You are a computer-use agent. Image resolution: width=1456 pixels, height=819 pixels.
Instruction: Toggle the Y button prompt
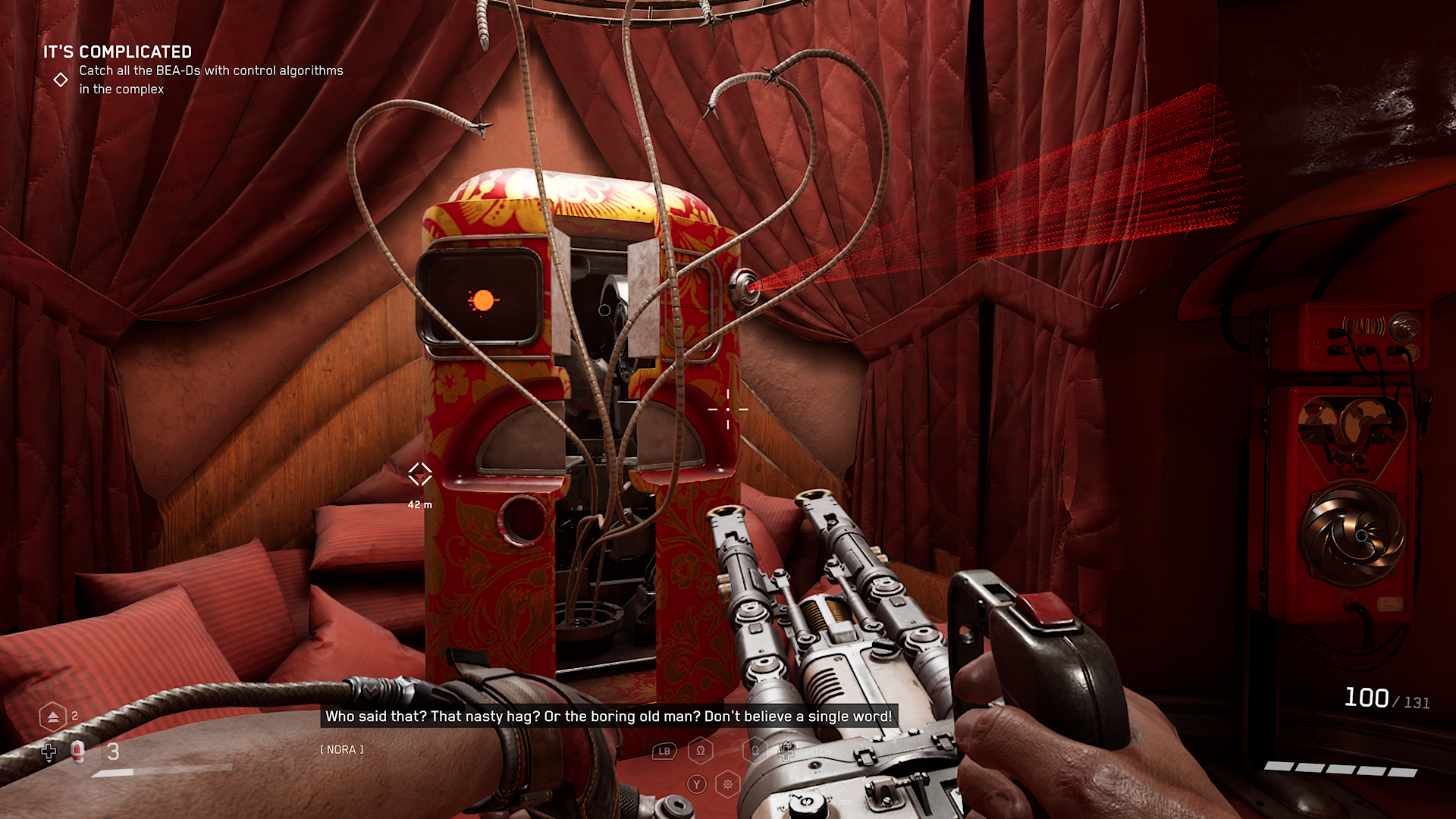click(695, 783)
